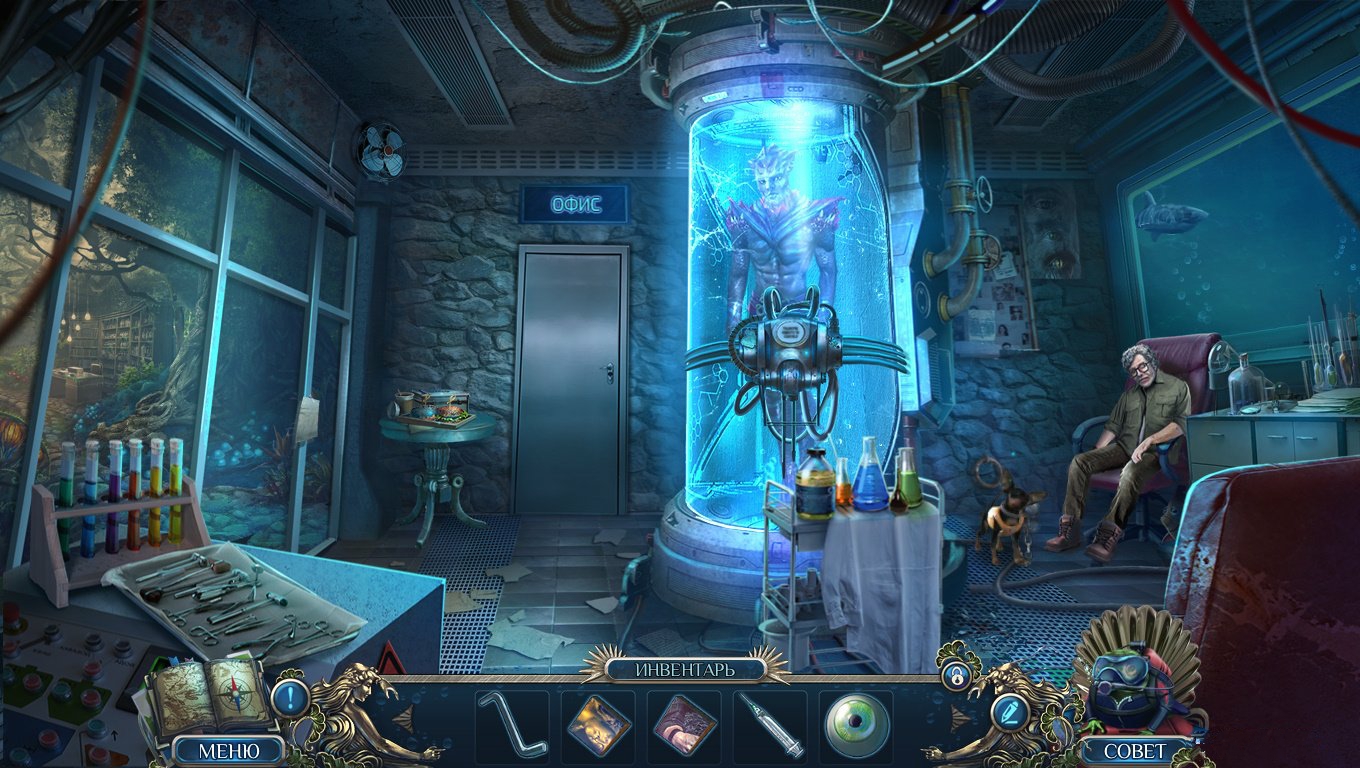Click the ИНВЕНТАРЬ panel label
The height and width of the screenshot is (768, 1360).
684,669
